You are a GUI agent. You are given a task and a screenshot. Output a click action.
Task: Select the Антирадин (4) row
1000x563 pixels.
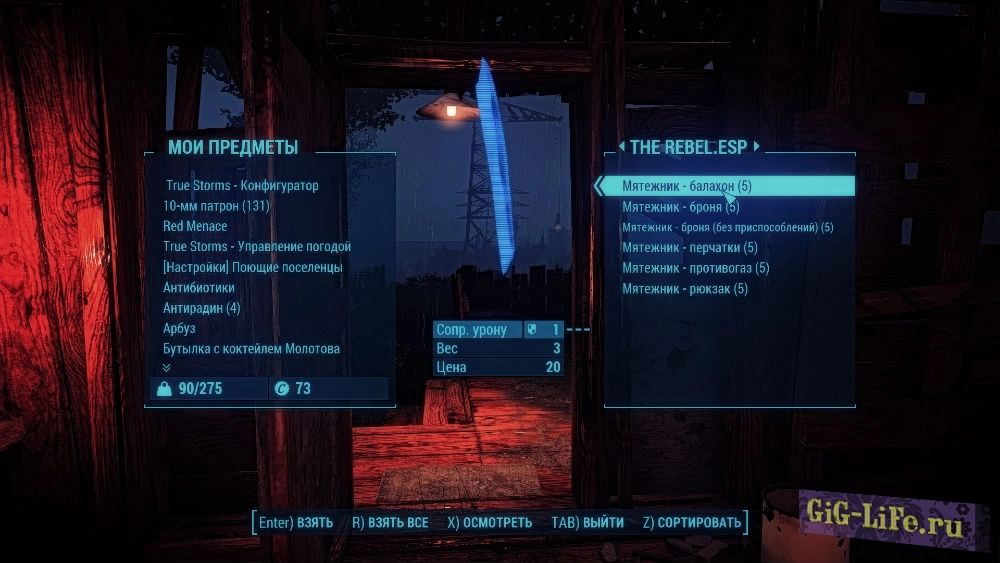coord(201,308)
